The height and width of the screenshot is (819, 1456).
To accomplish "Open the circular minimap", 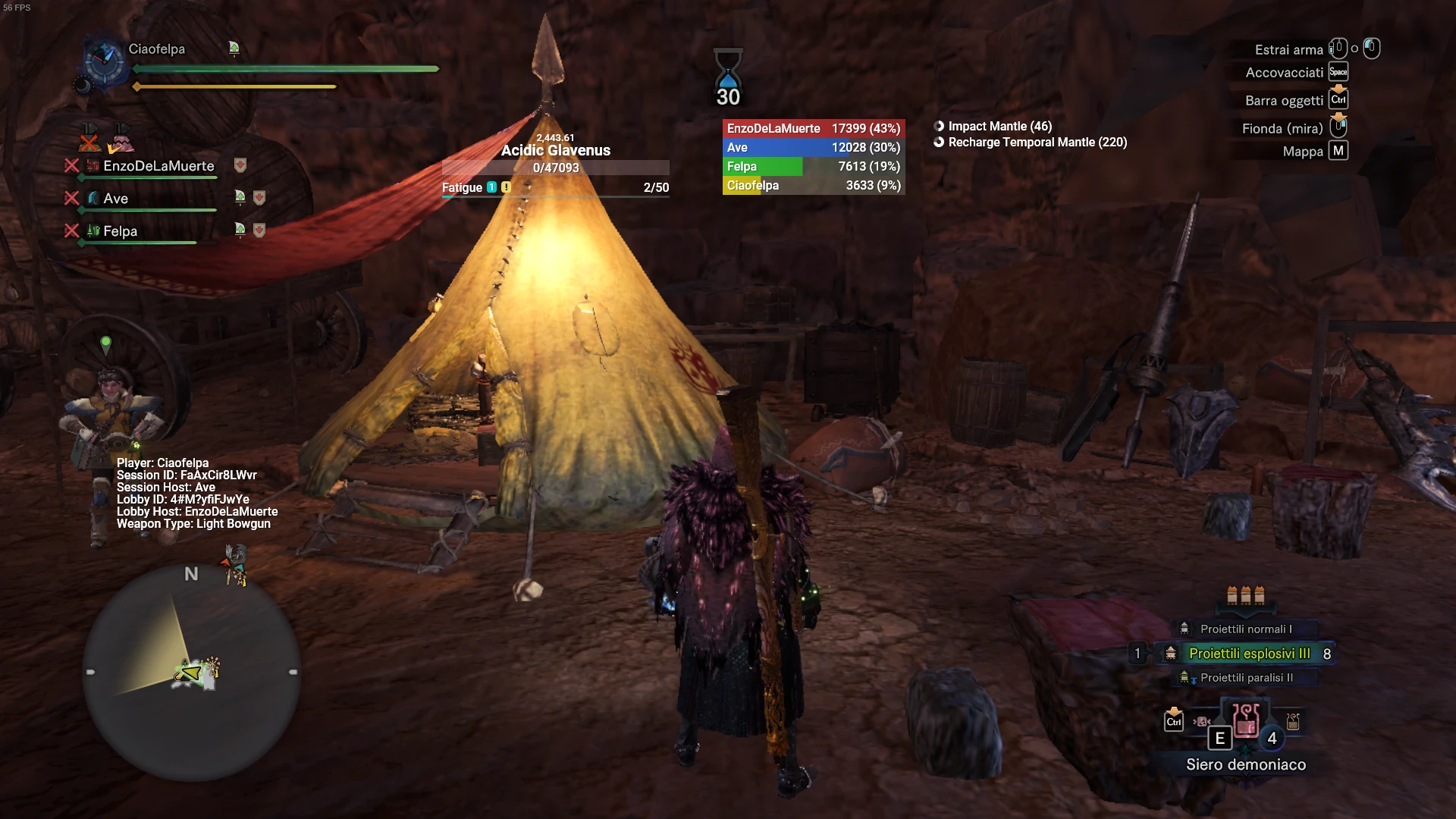I will (191, 672).
